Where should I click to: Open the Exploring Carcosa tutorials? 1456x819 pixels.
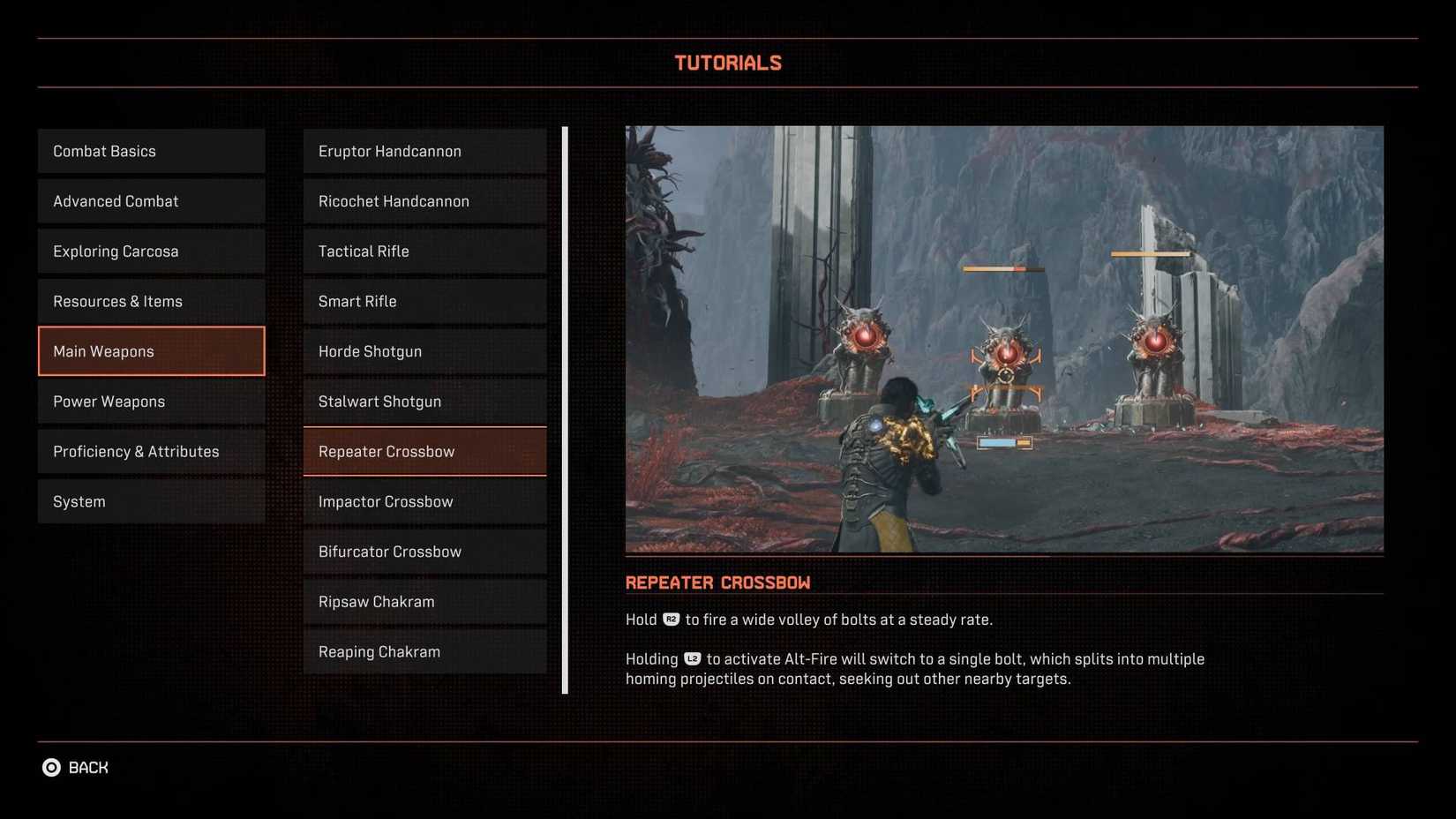[151, 251]
